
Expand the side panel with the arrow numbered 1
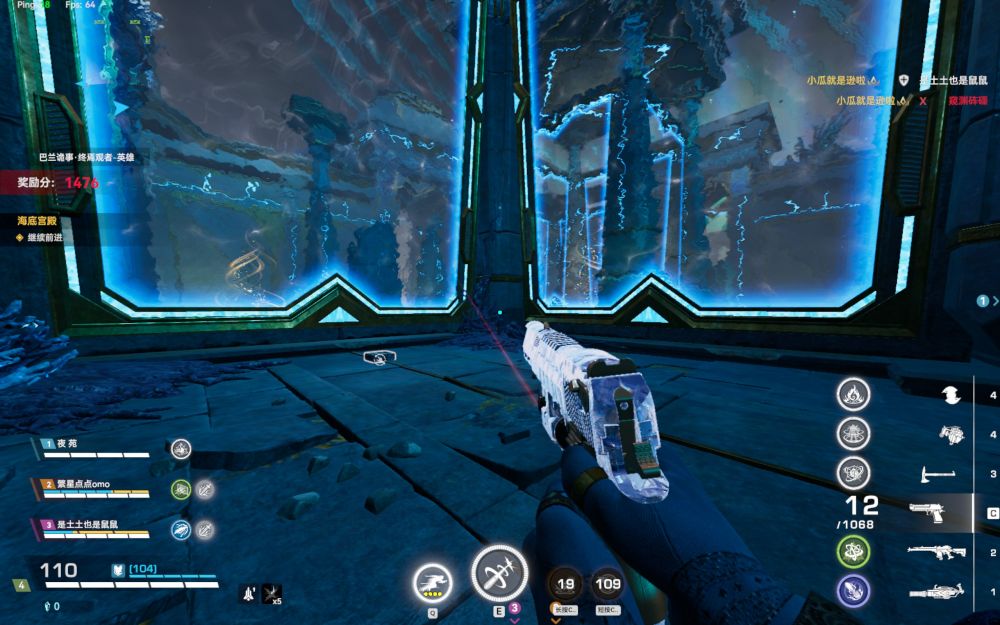tap(985, 300)
